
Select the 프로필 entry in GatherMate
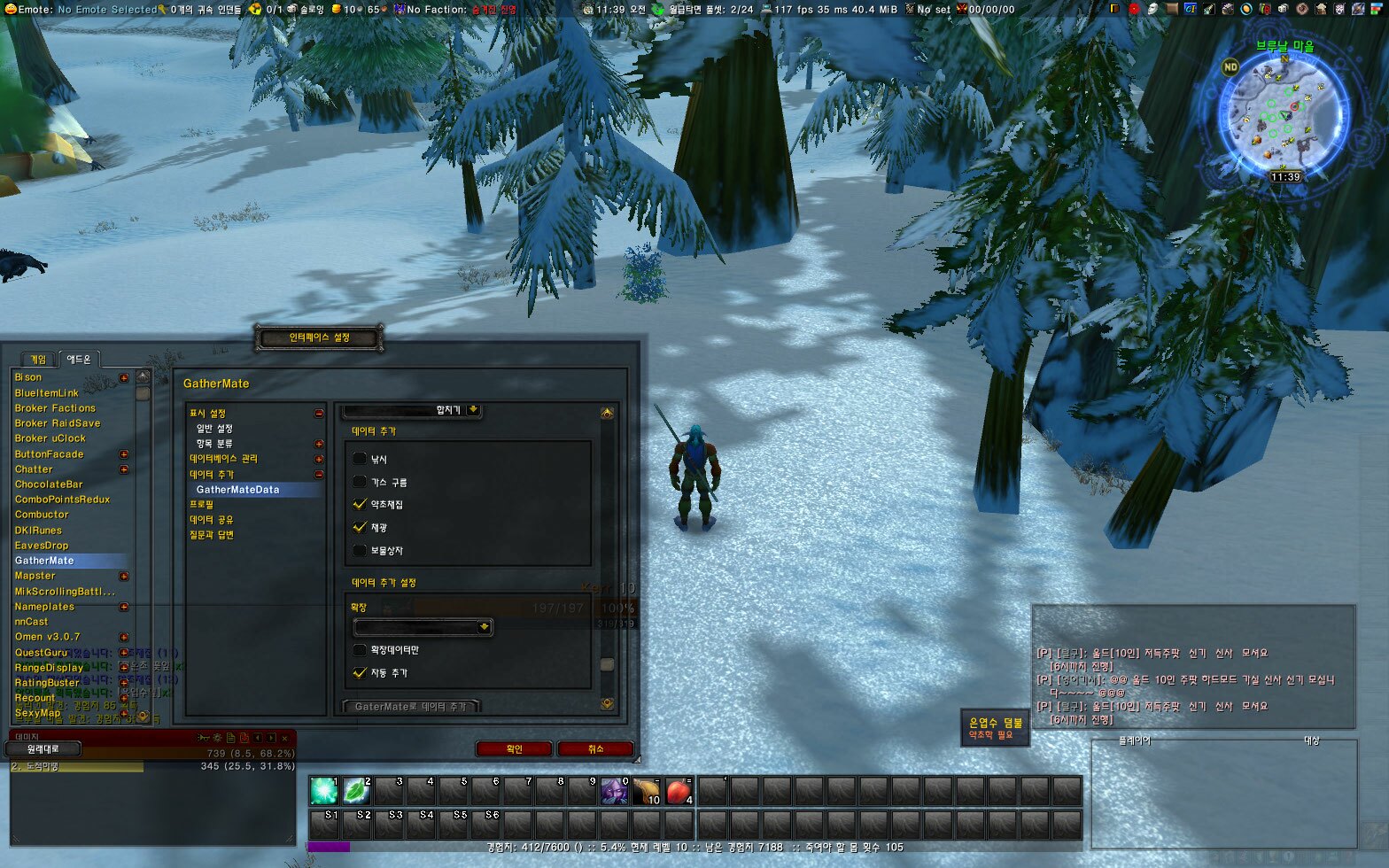201,504
